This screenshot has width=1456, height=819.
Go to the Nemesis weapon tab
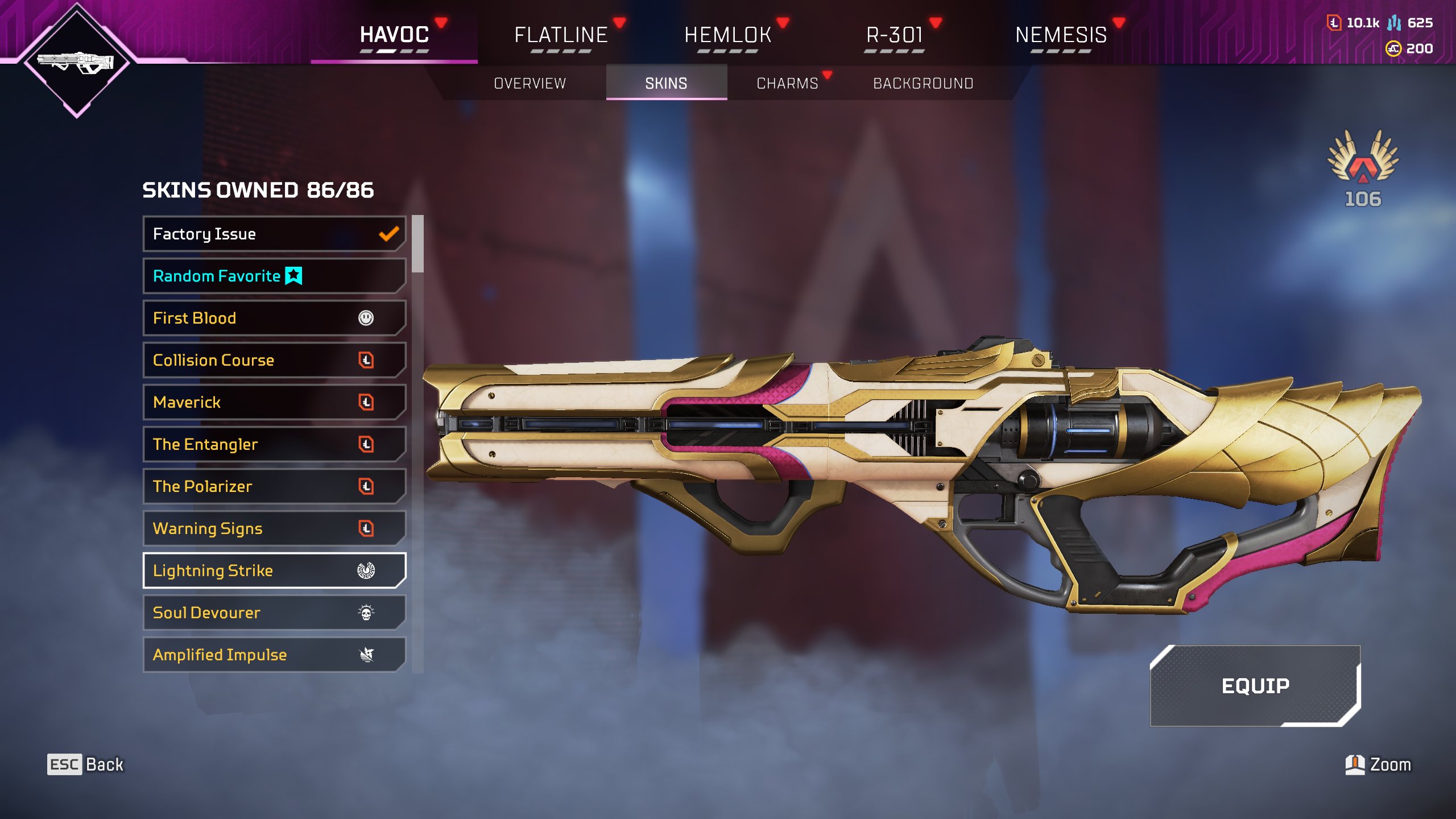[x=1061, y=35]
